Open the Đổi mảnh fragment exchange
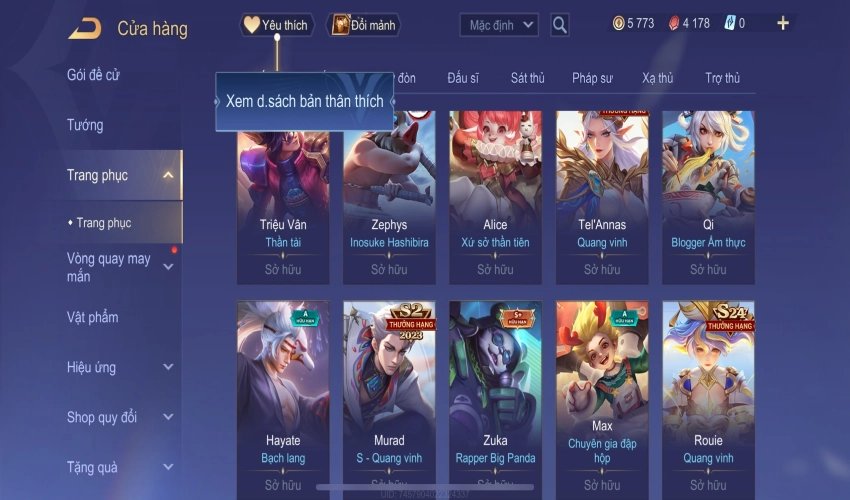The width and height of the screenshot is (850, 500). pos(362,25)
